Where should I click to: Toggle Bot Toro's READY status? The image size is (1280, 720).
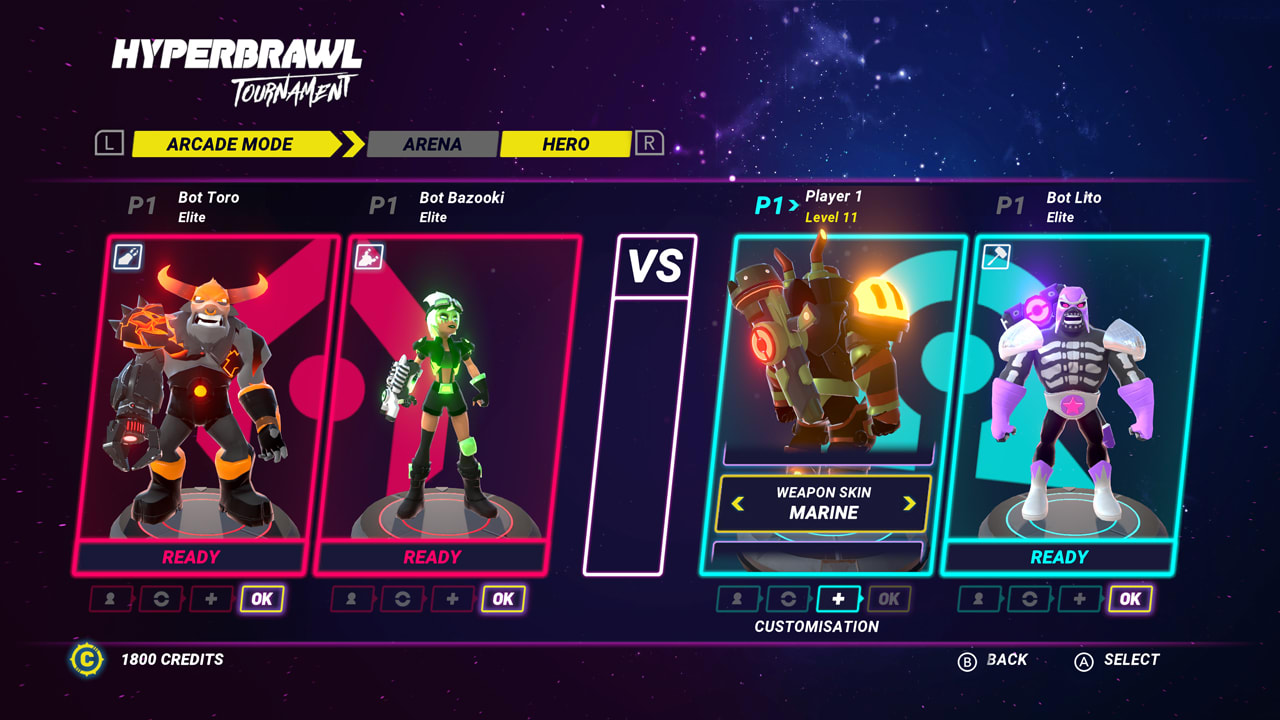(x=192, y=557)
